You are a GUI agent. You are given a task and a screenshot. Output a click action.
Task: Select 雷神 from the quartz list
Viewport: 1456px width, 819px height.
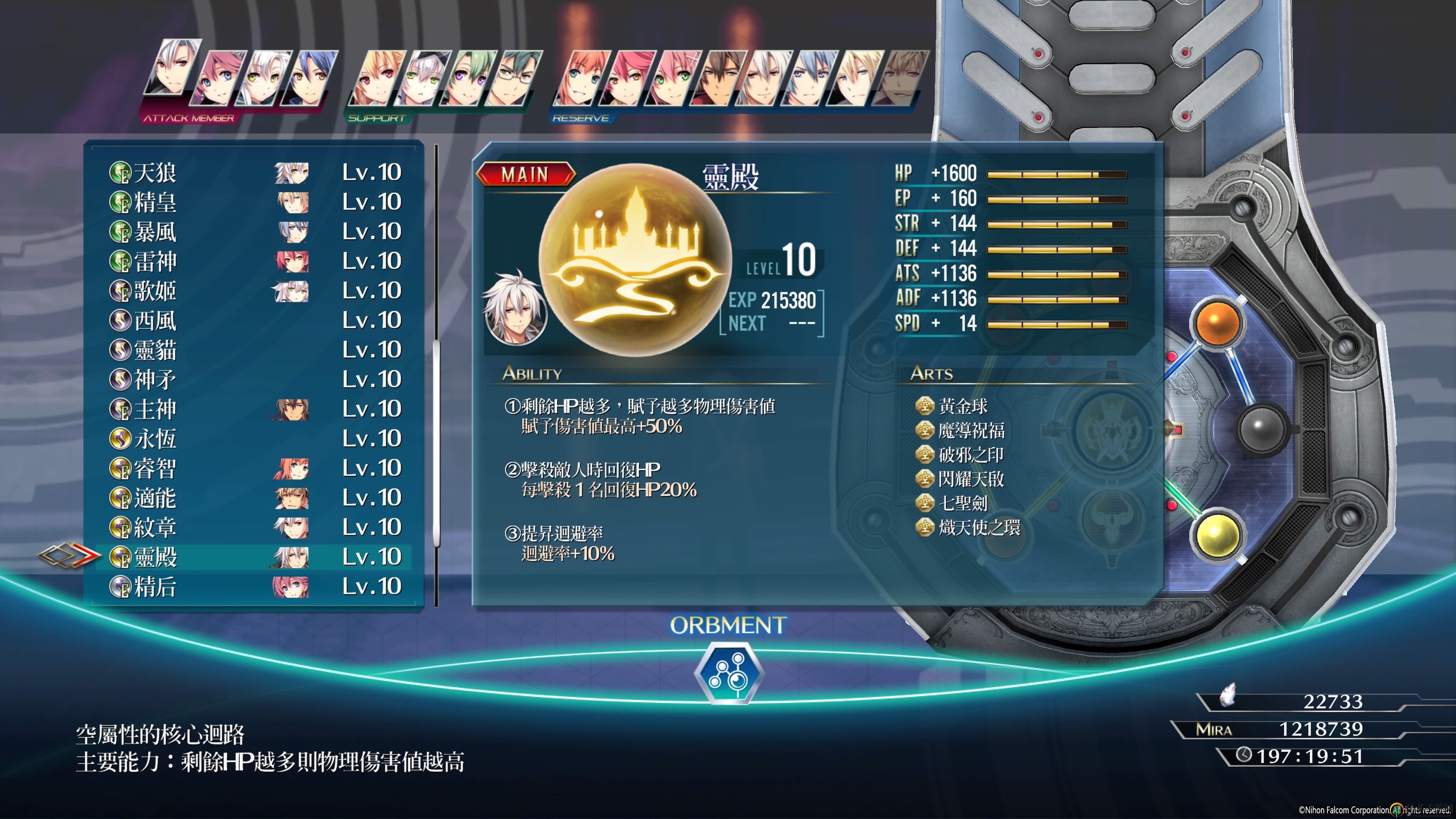point(254,261)
